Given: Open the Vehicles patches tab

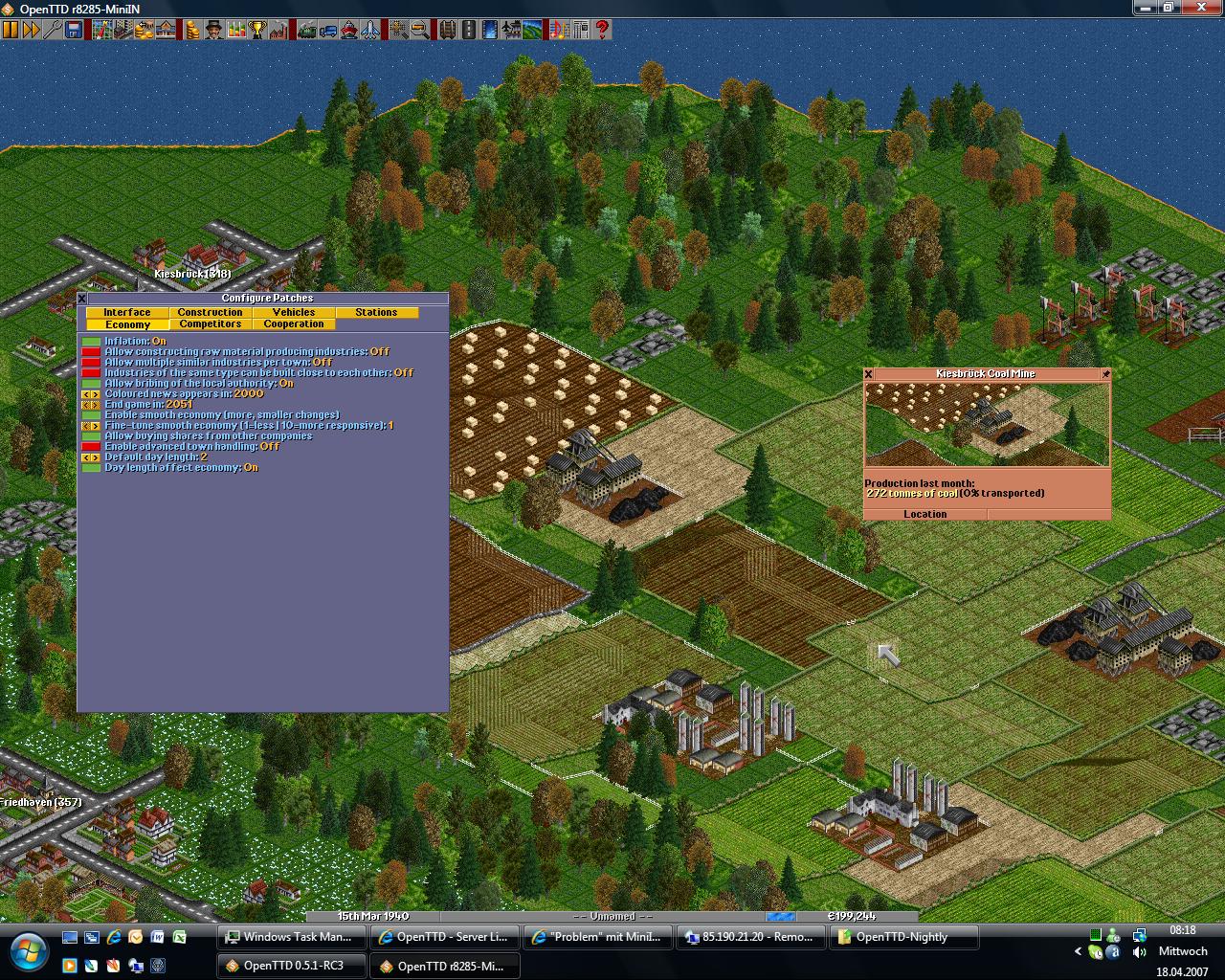Looking at the screenshot, I should point(294,312).
